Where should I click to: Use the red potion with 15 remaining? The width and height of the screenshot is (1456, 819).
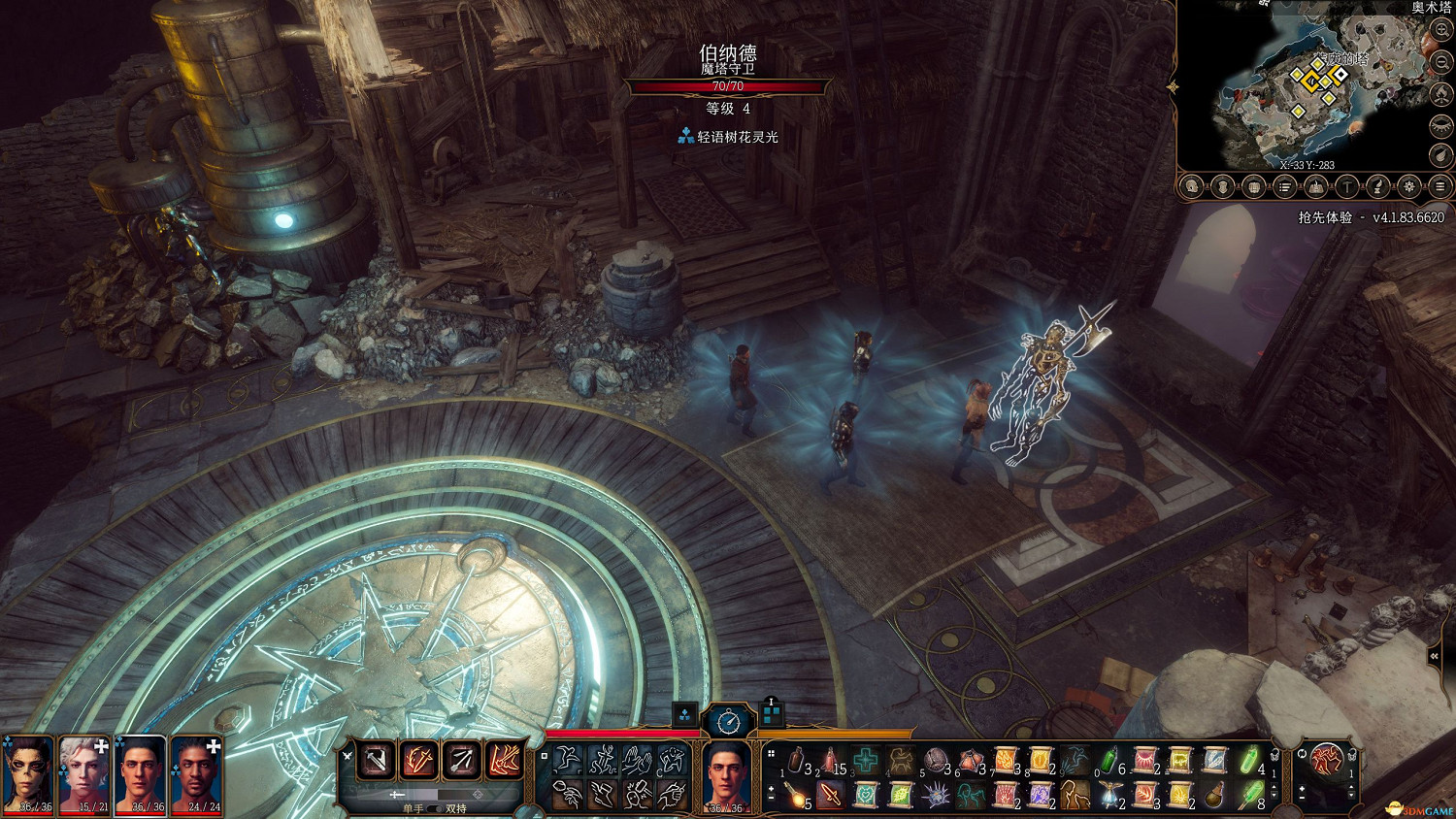pyautogui.click(x=831, y=761)
